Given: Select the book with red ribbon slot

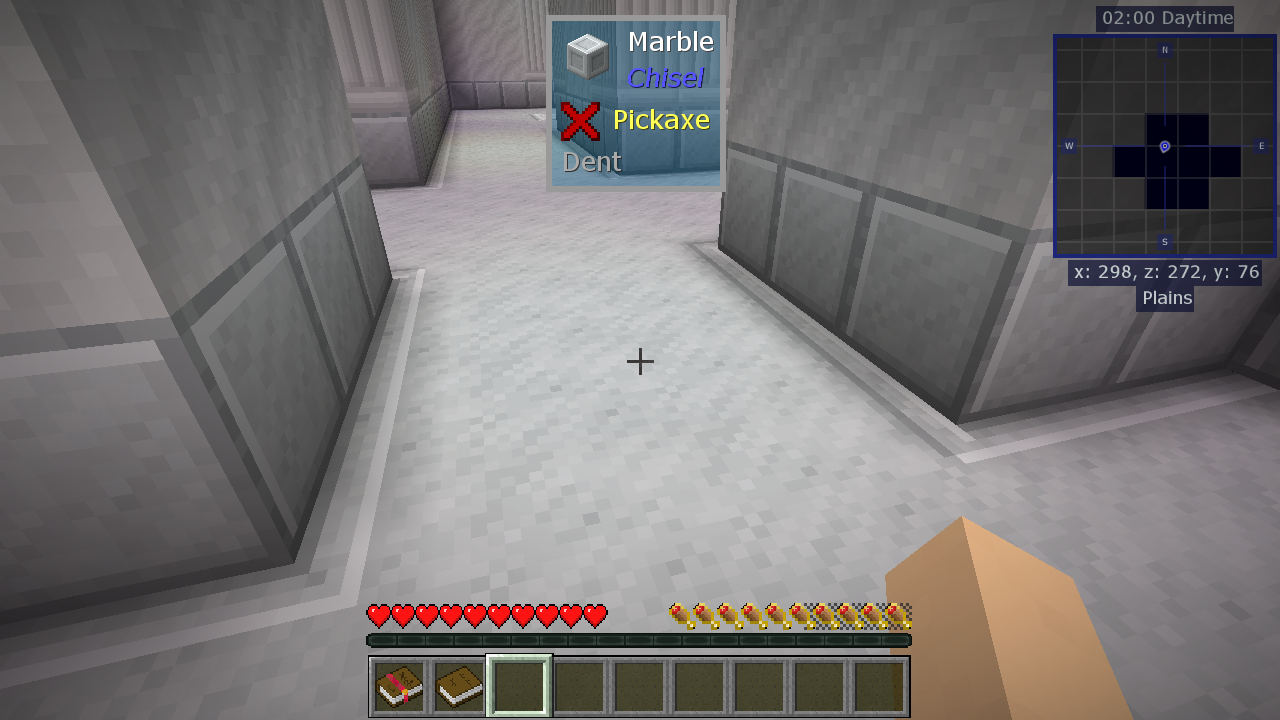Looking at the screenshot, I should (x=400, y=686).
